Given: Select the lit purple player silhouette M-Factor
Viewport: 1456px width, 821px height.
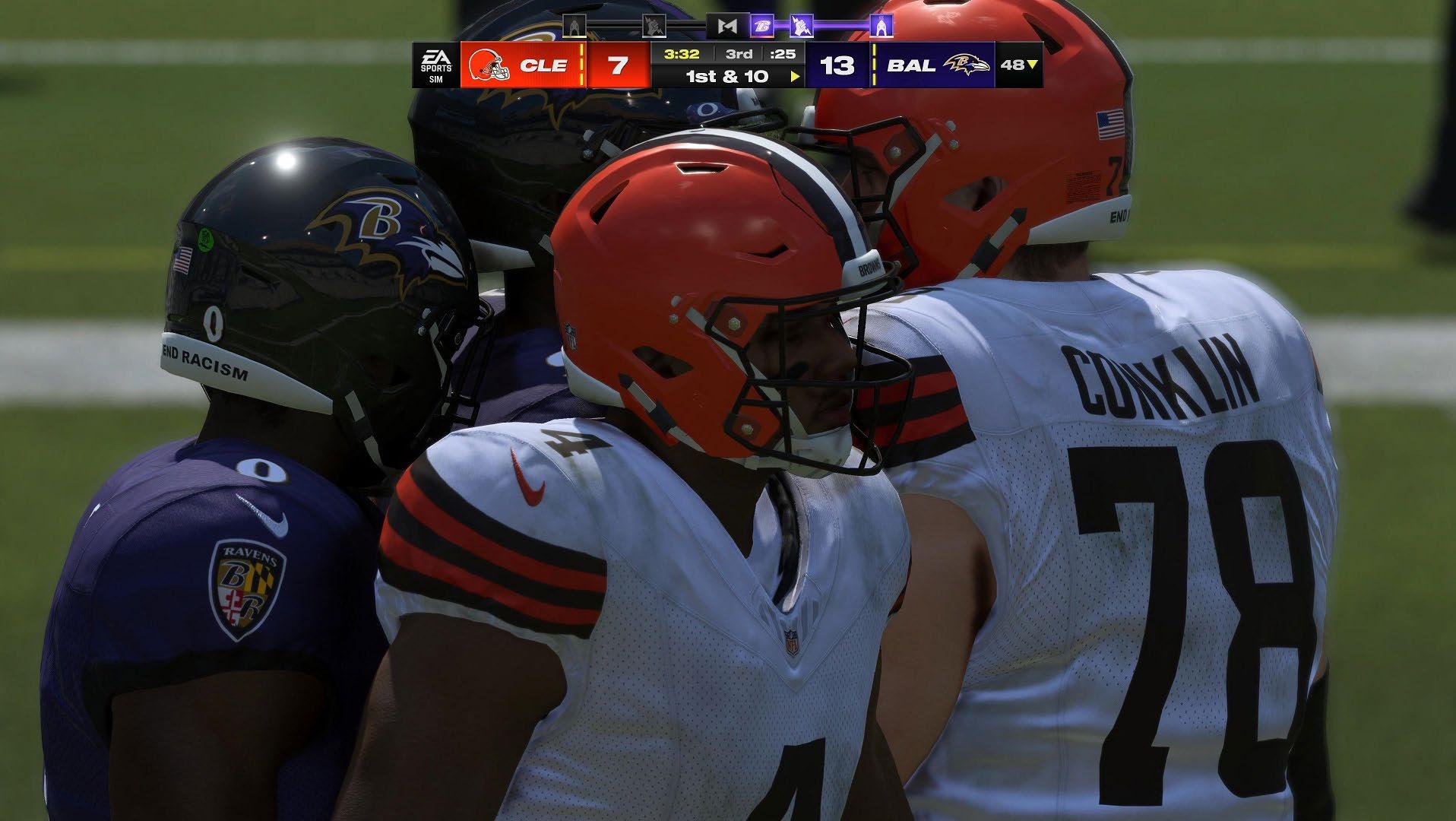Looking at the screenshot, I should pos(881,27).
